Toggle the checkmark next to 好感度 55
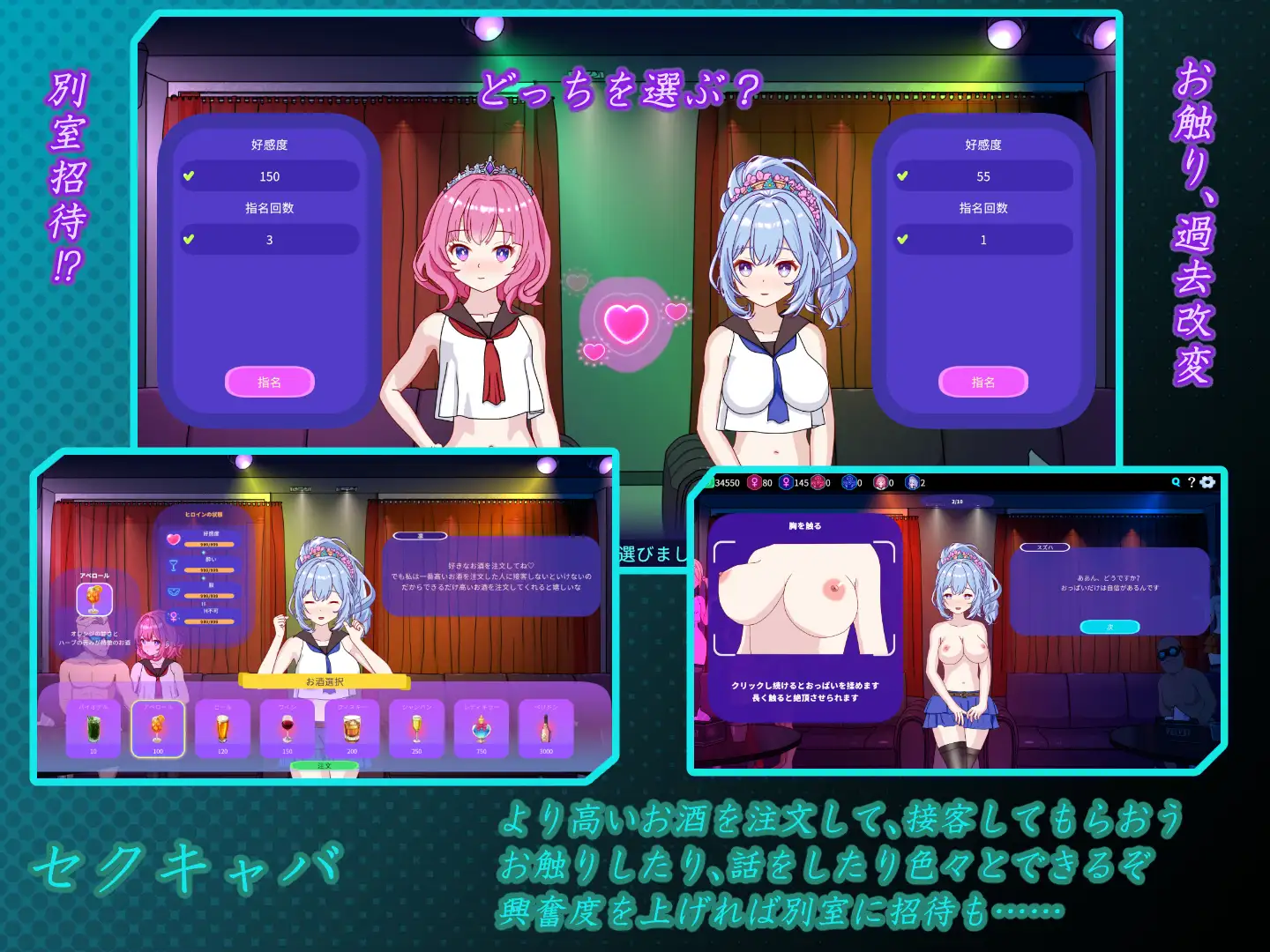The width and height of the screenshot is (1270, 952). 901,175
